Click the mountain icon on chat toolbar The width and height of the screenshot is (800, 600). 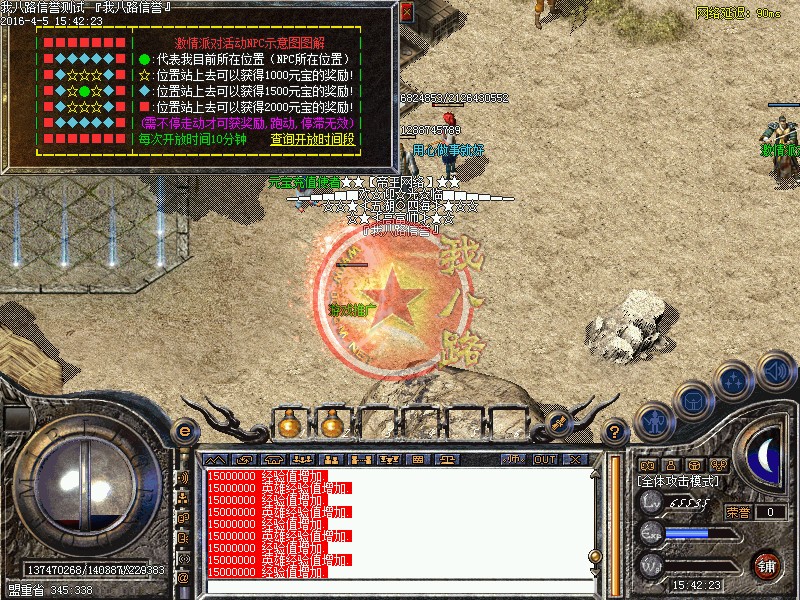point(216,459)
